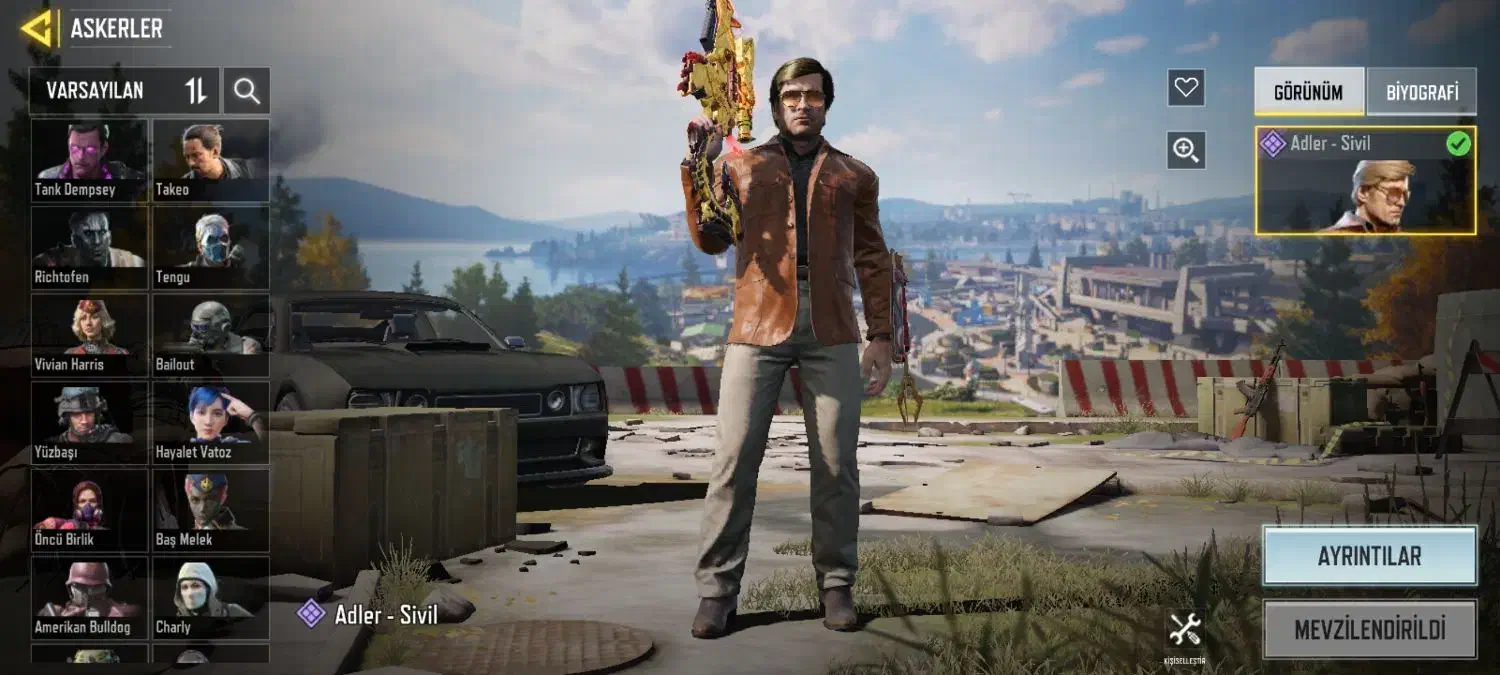The image size is (1500, 675).
Task: Select the Vivian Harris soldier
Action: point(89,335)
